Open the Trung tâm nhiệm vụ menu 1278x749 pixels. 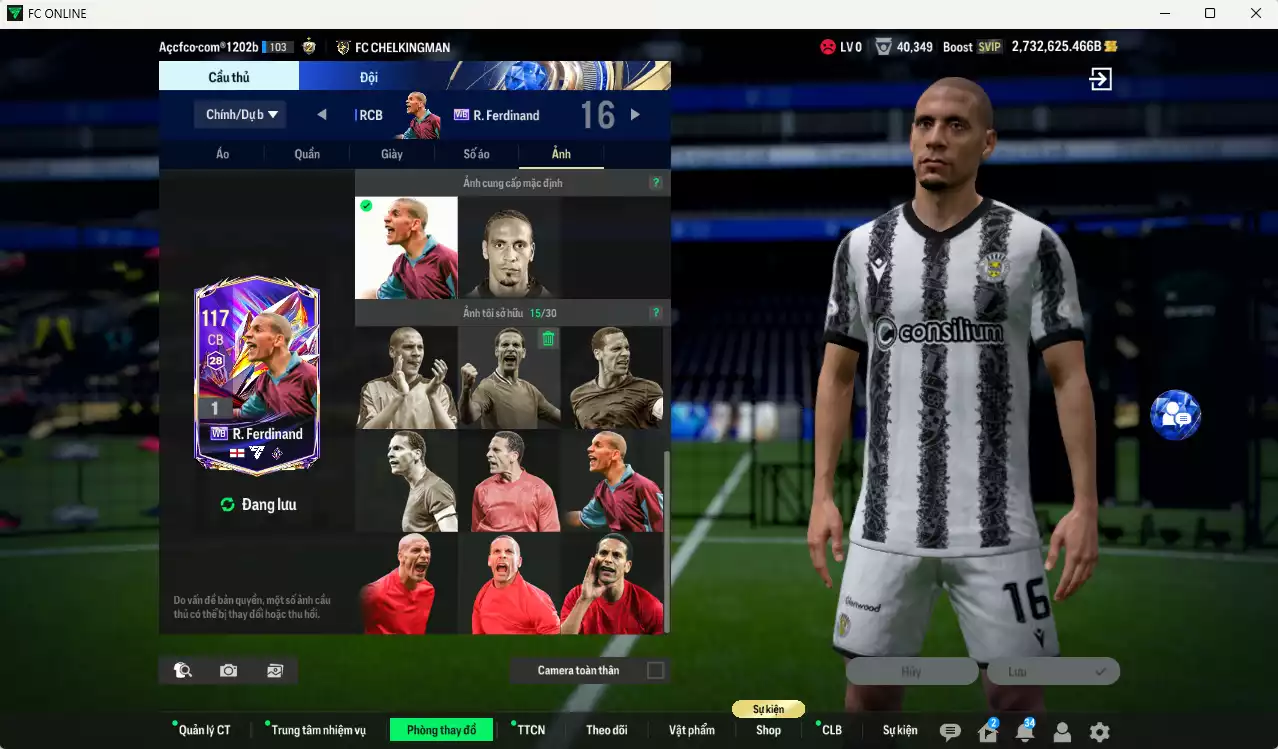coord(318,730)
